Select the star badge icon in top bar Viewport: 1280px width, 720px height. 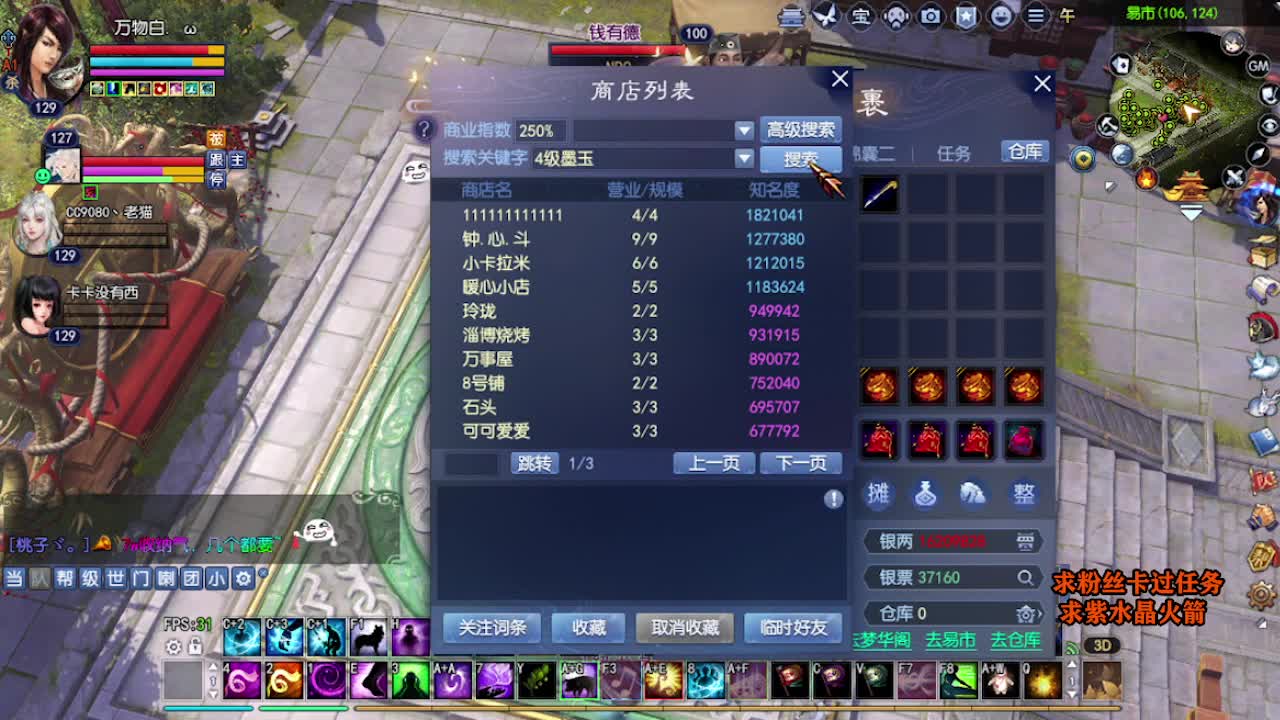[x=967, y=15]
